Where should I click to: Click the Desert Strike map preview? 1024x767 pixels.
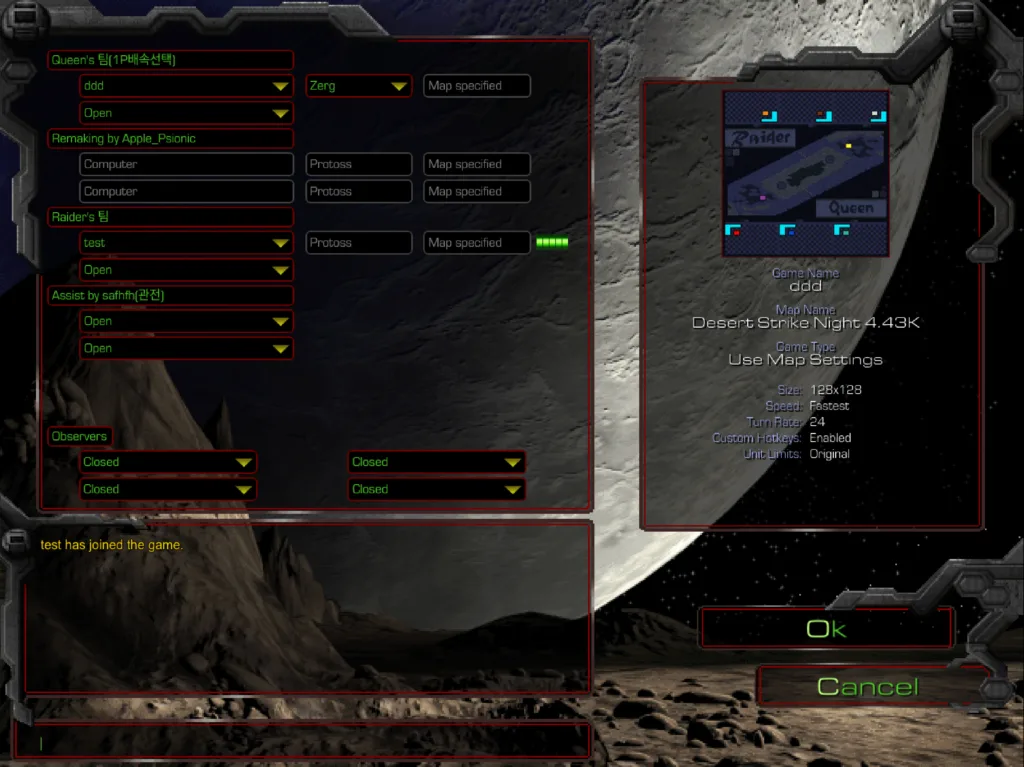point(805,175)
